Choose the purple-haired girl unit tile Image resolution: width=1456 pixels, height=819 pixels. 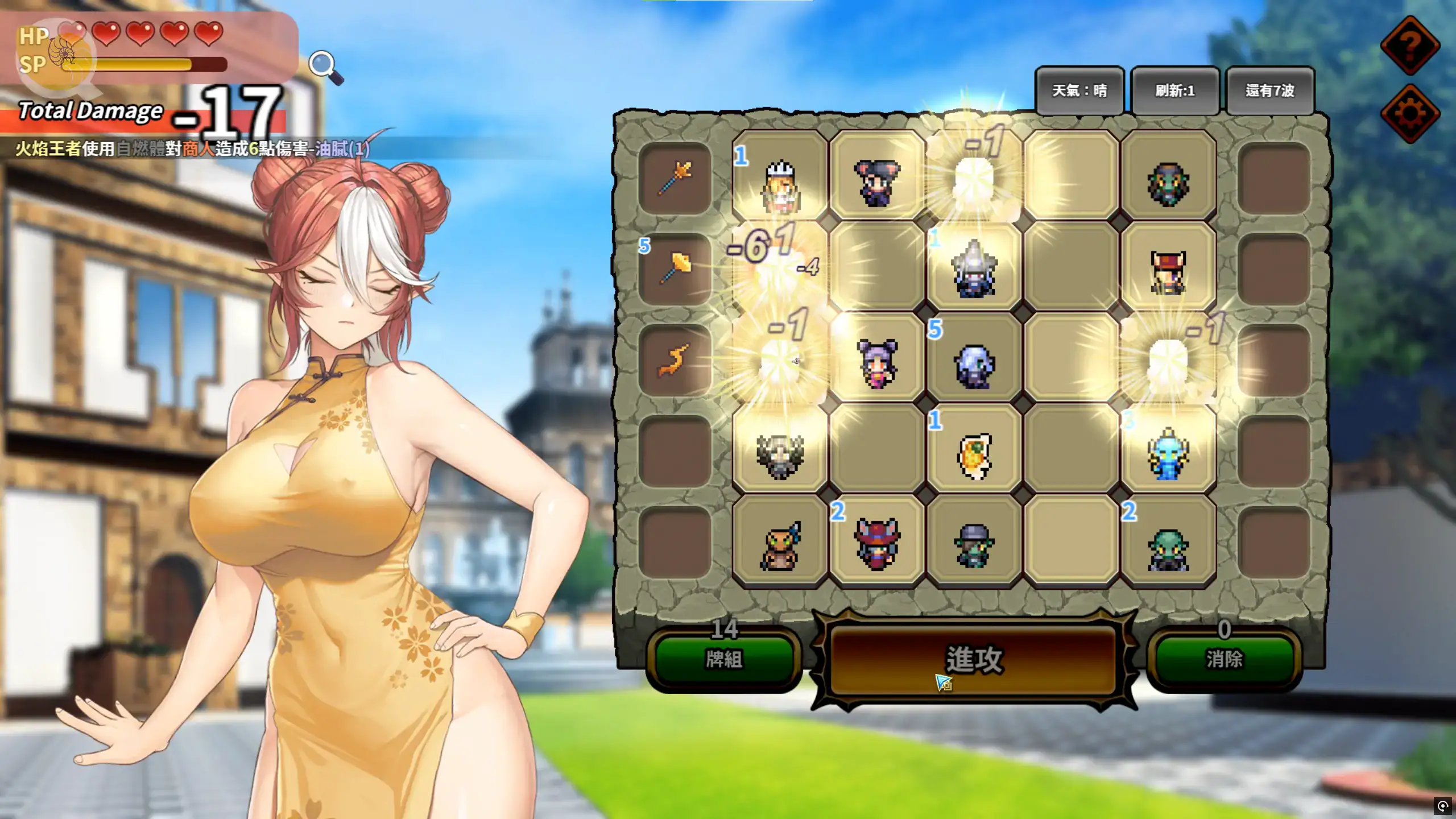point(877,363)
